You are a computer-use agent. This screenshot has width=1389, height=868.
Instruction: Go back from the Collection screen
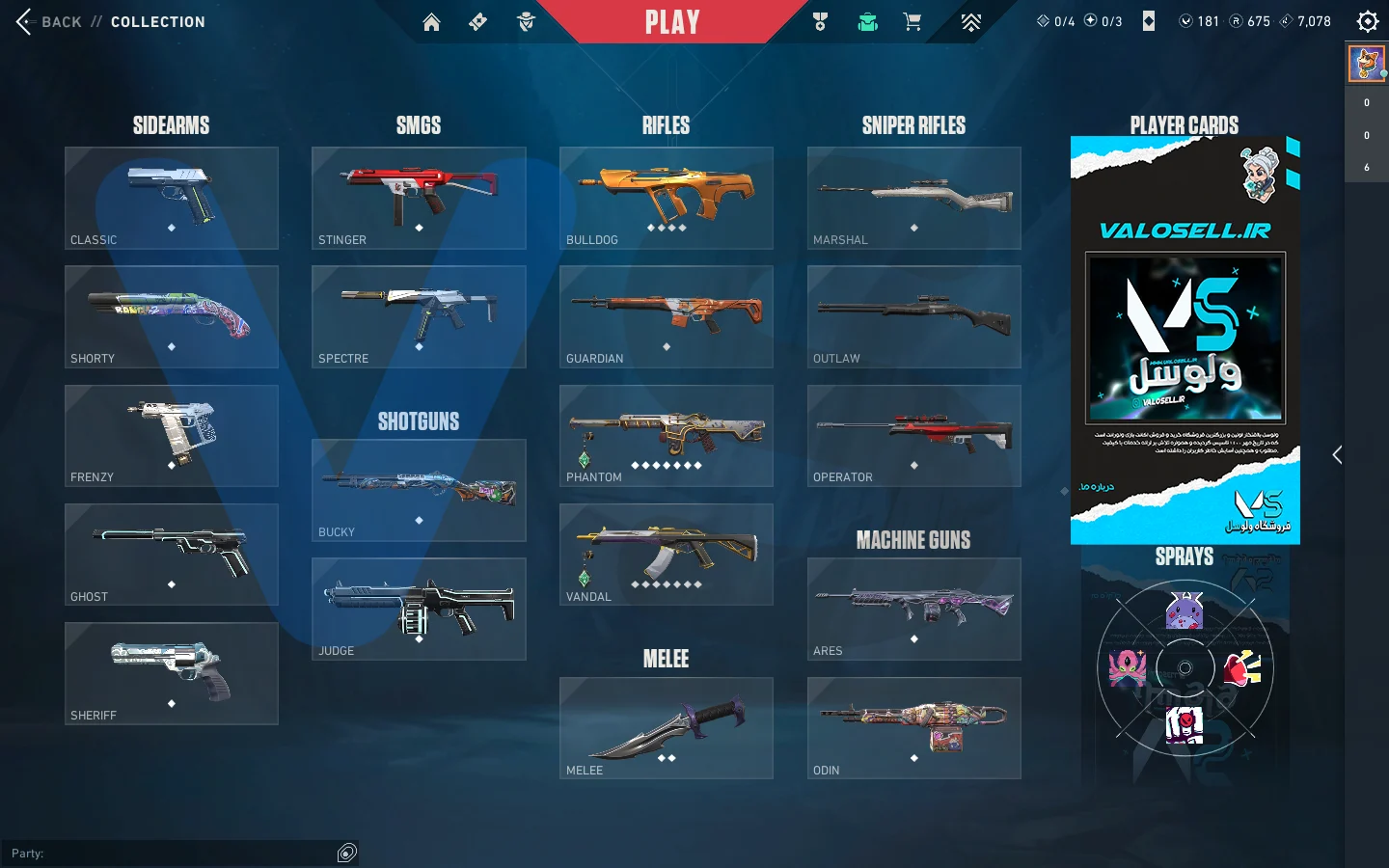click(48, 21)
